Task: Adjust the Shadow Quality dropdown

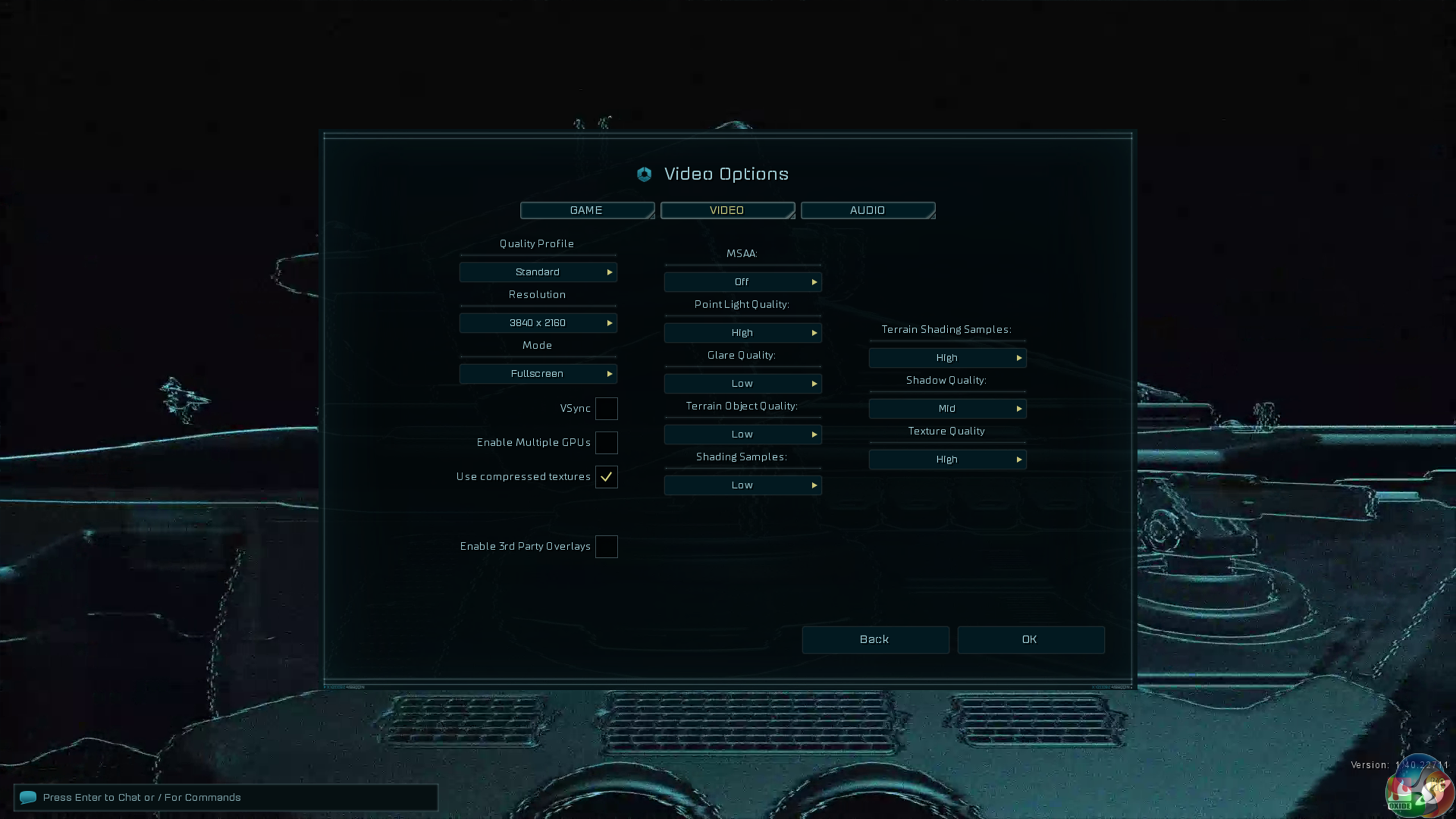Action: coord(948,408)
